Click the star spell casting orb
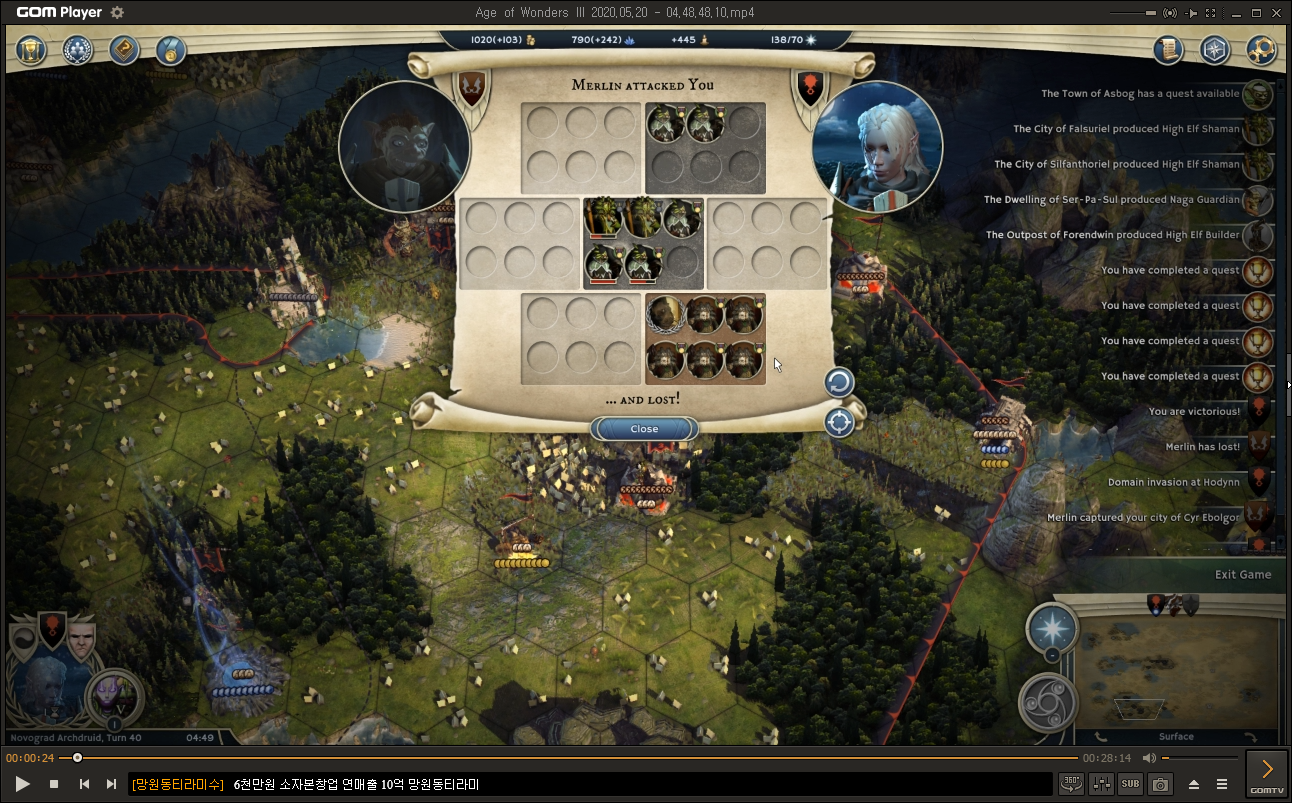Image resolution: width=1292 pixels, height=803 pixels. [1052, 630]
